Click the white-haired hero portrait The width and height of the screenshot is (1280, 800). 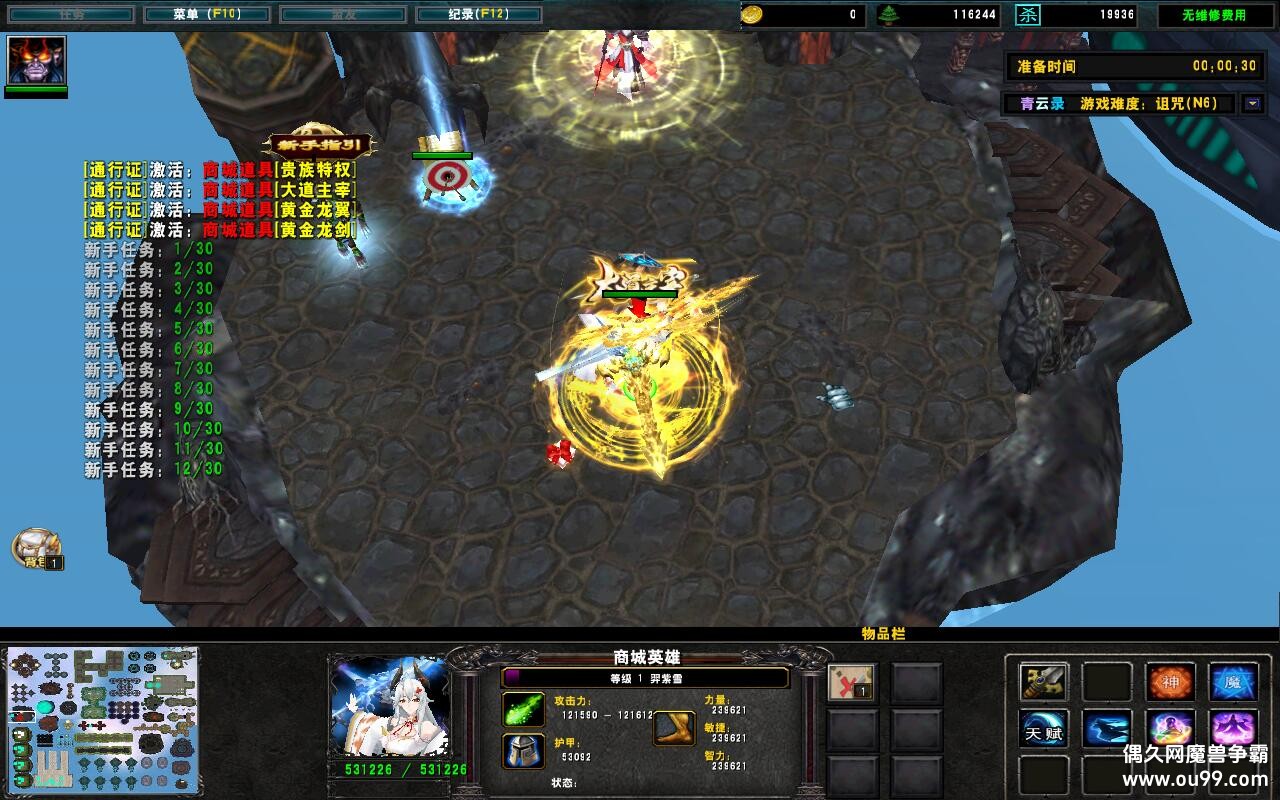tap(389, 708)
